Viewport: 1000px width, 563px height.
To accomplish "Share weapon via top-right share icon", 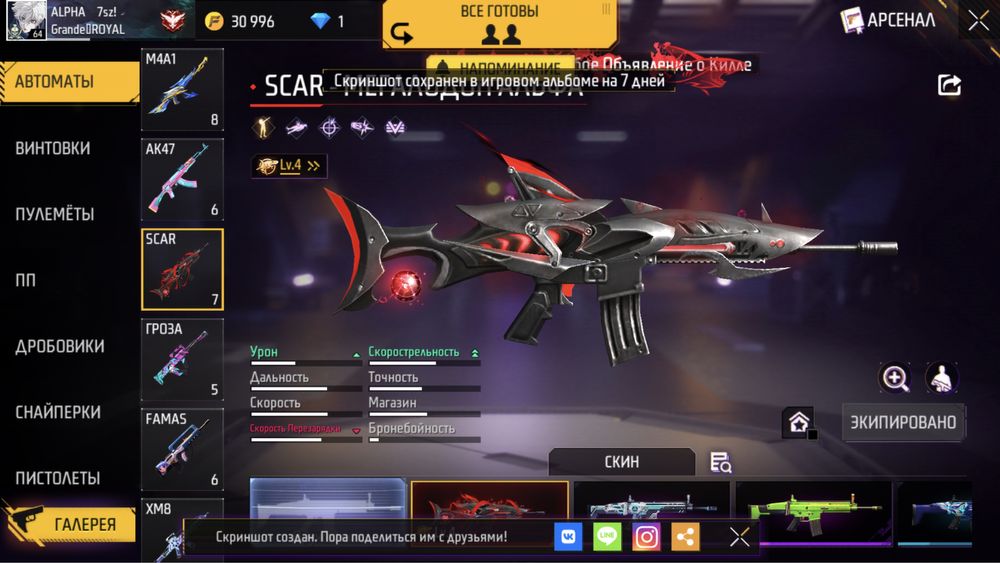I will [x=949, y=85].
